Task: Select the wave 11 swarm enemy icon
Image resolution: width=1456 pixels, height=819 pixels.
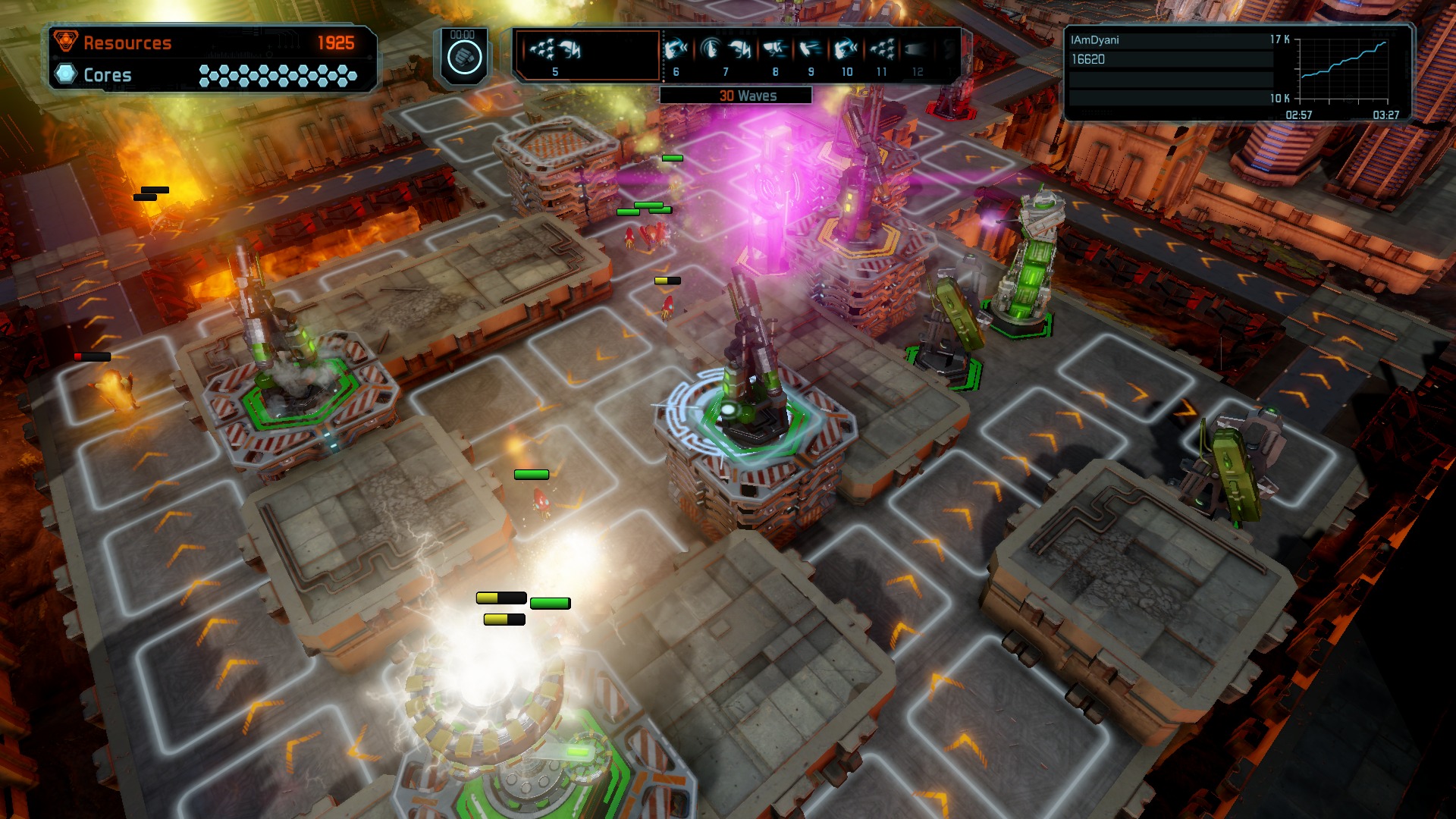Action: click(880, 47)
